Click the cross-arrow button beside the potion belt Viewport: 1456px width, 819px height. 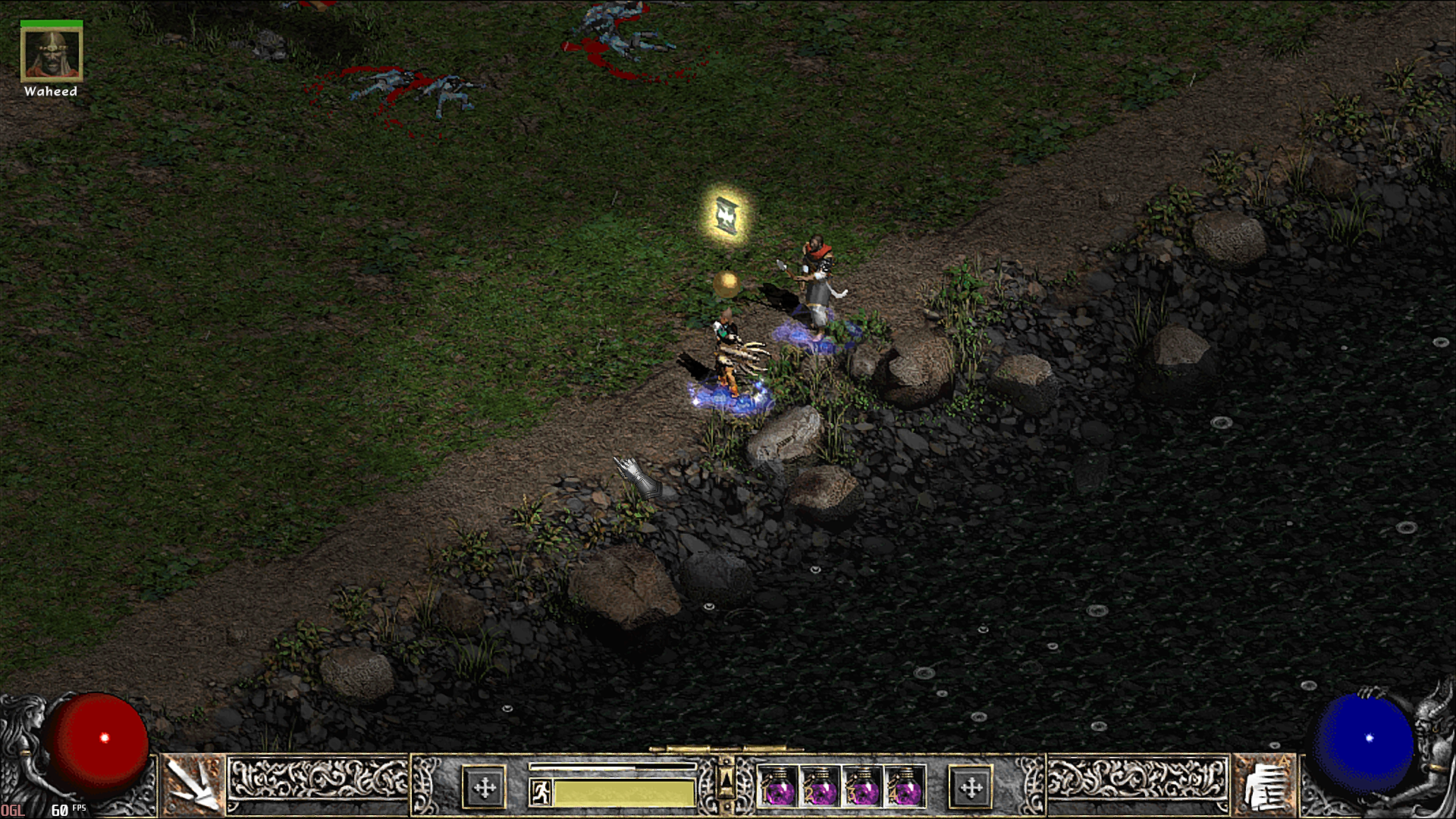point(971,787)
